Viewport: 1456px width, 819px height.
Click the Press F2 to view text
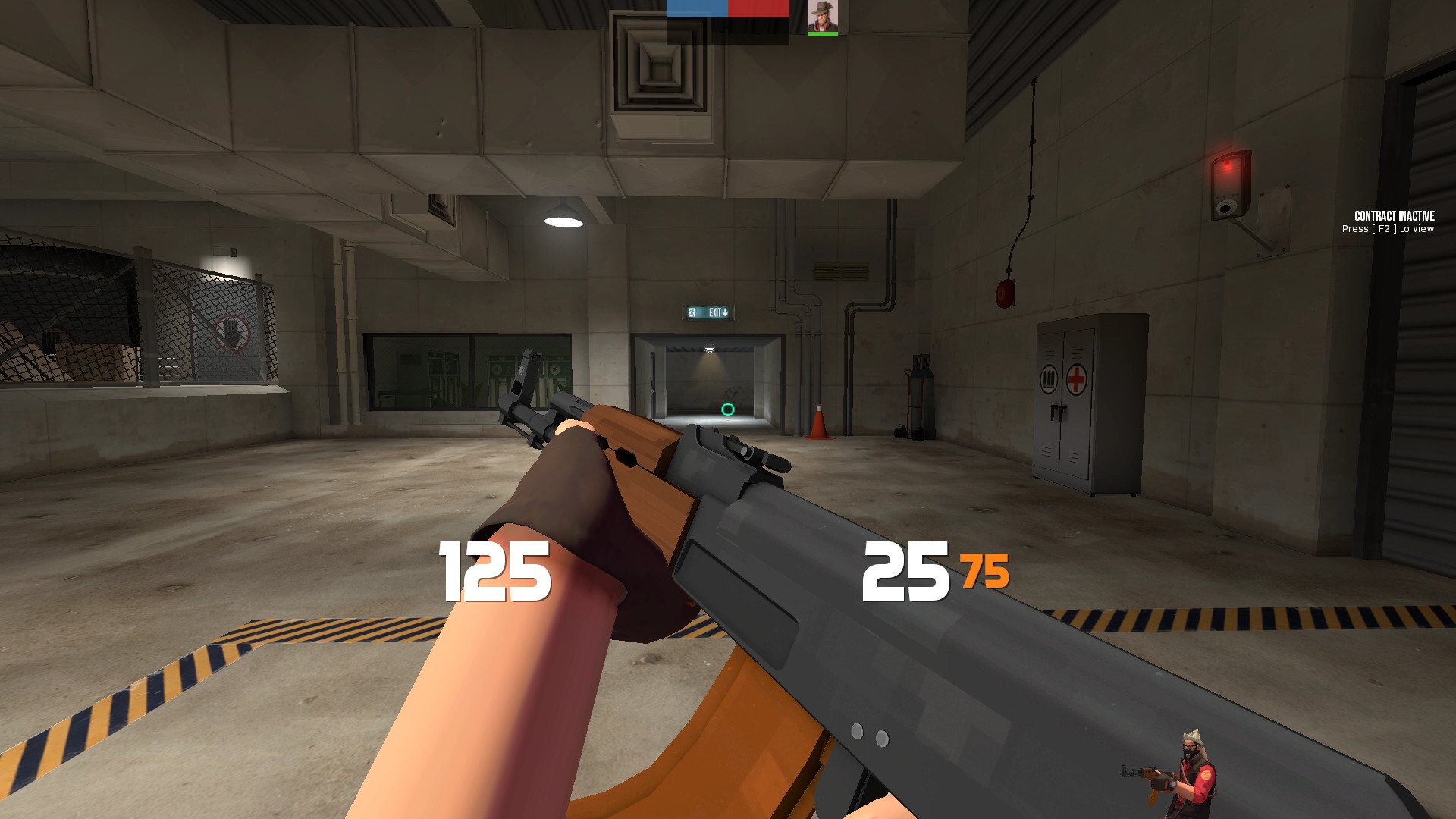[x=1389, y=227]
